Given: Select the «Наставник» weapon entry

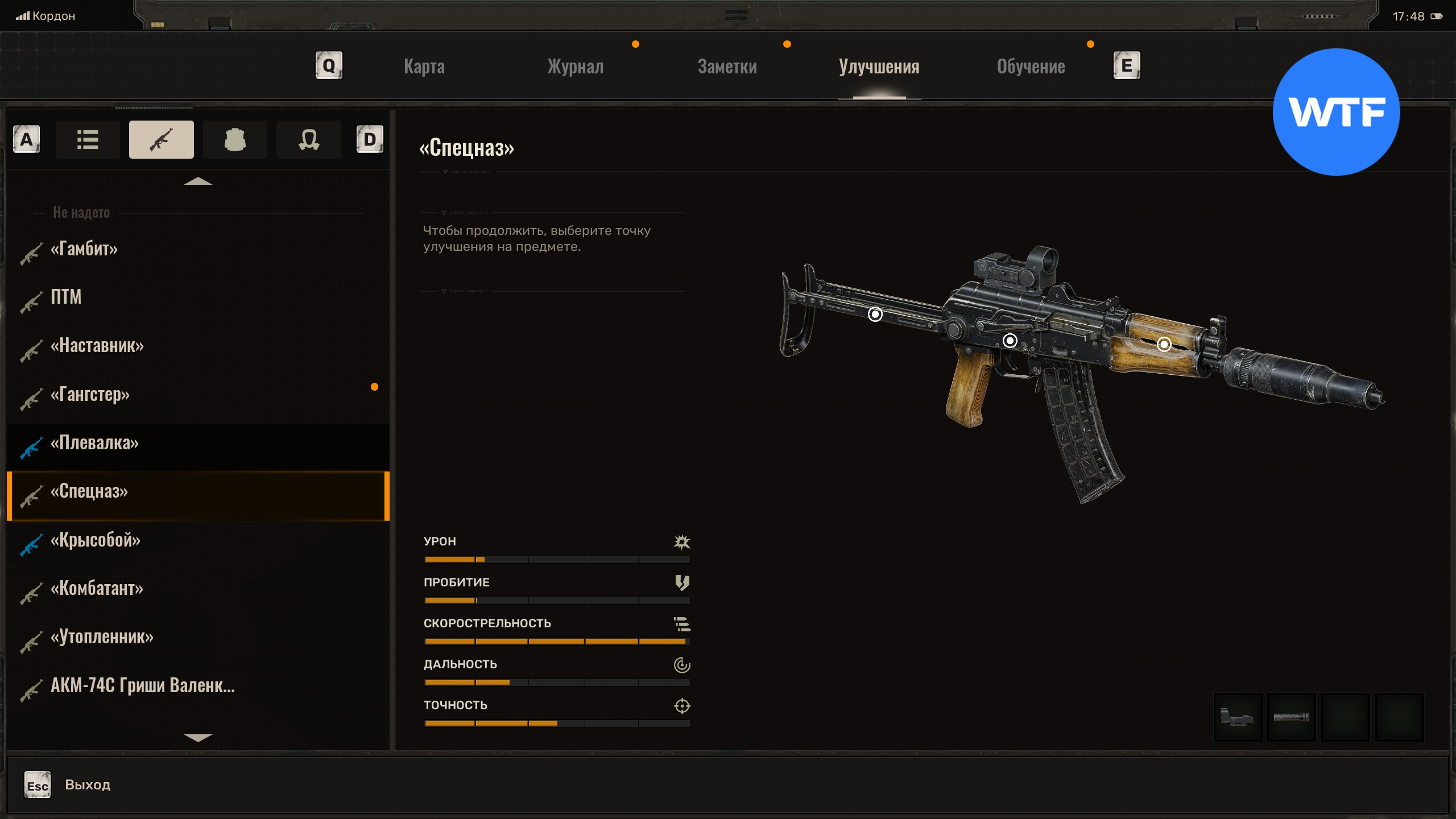Looking at the screenshot, I should (x=97, y=345).
